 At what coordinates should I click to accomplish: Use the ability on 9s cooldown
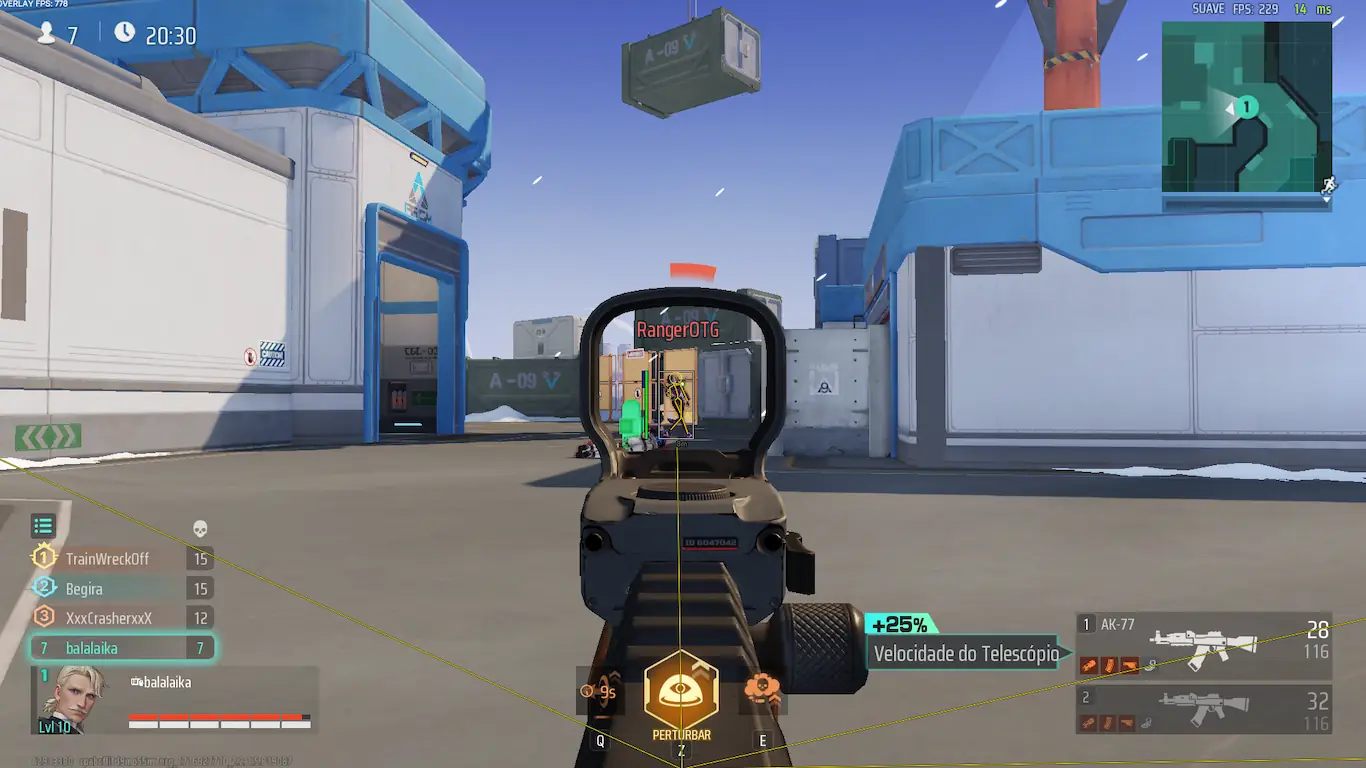pos(600,691)
